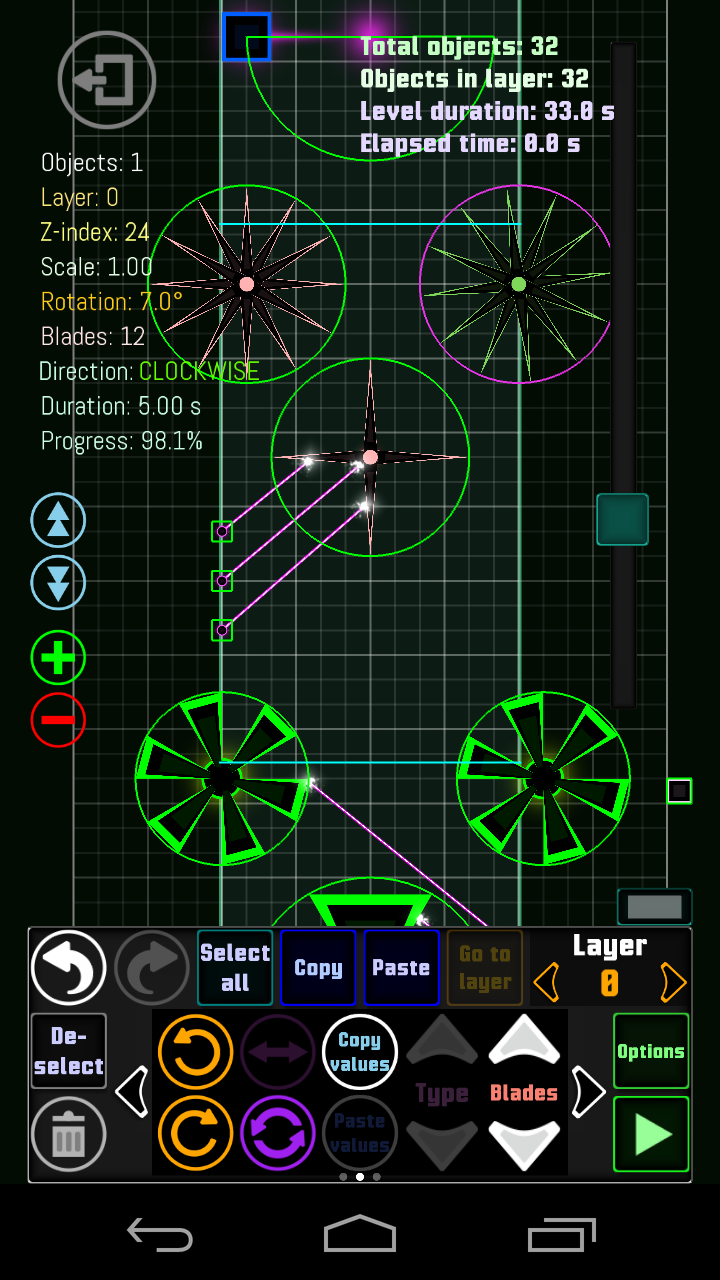Rotate object clockwise
The height and width of the screenshot is (1280, 720).
coord(195,1133)
